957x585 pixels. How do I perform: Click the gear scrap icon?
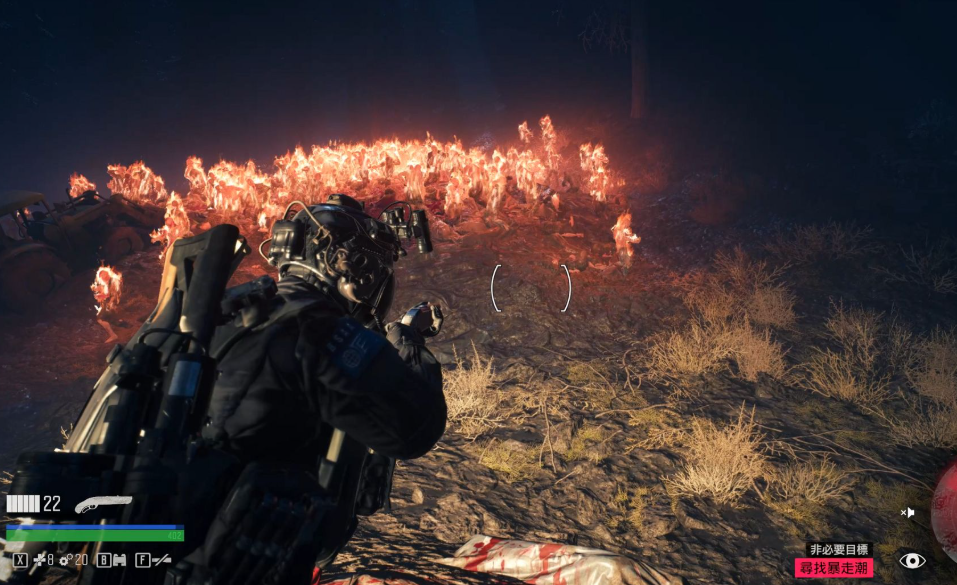[66, 560]
